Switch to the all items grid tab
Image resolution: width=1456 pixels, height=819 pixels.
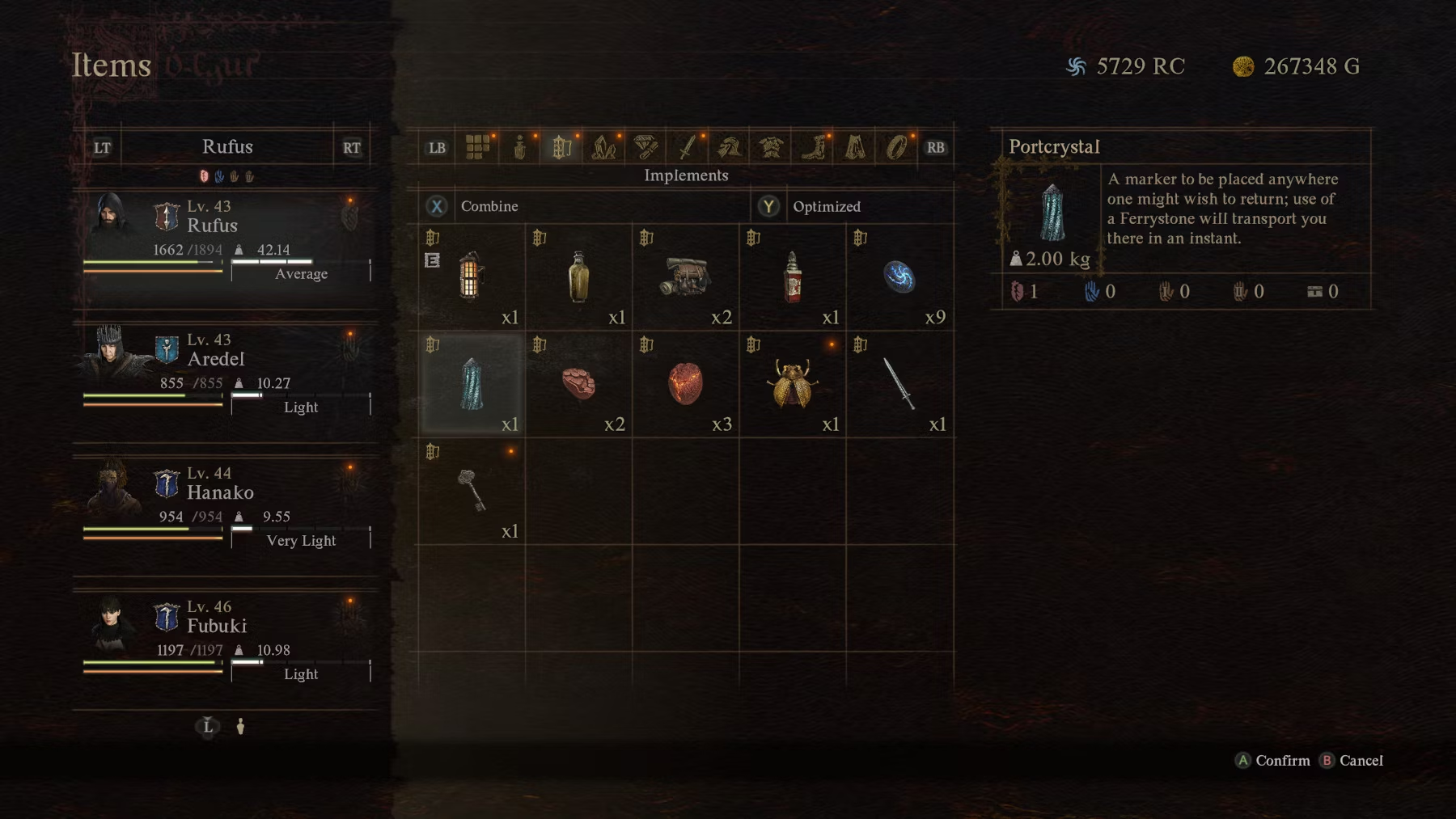click(477, 147)
